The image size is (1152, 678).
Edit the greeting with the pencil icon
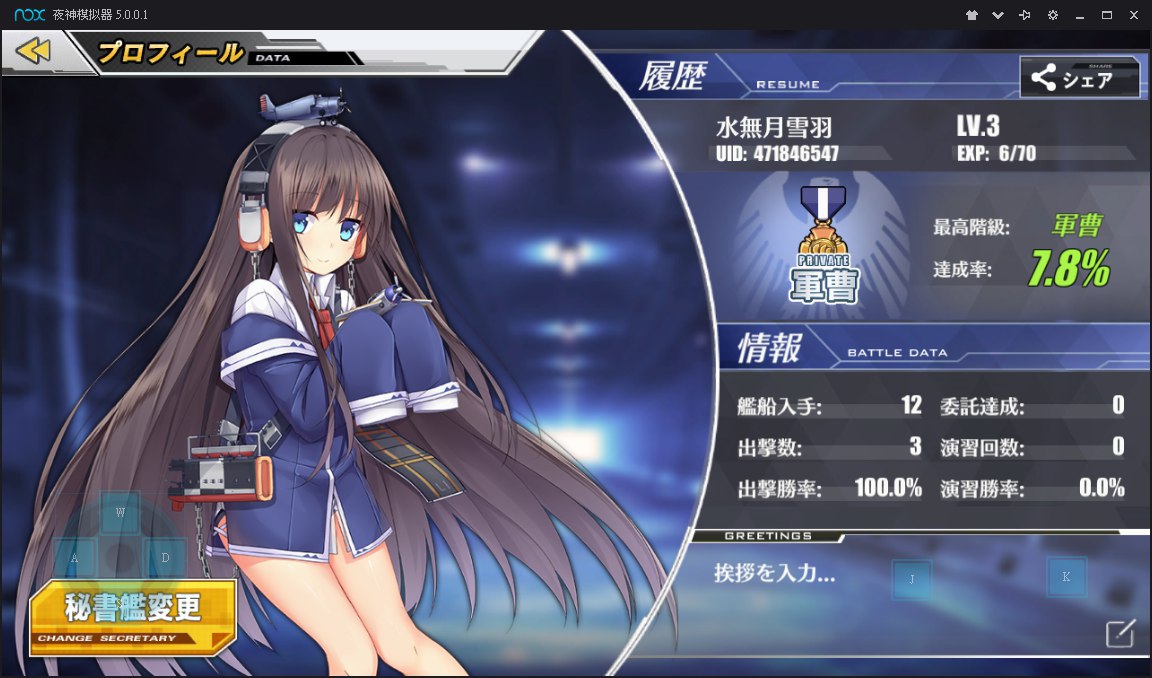point(1120,633)
